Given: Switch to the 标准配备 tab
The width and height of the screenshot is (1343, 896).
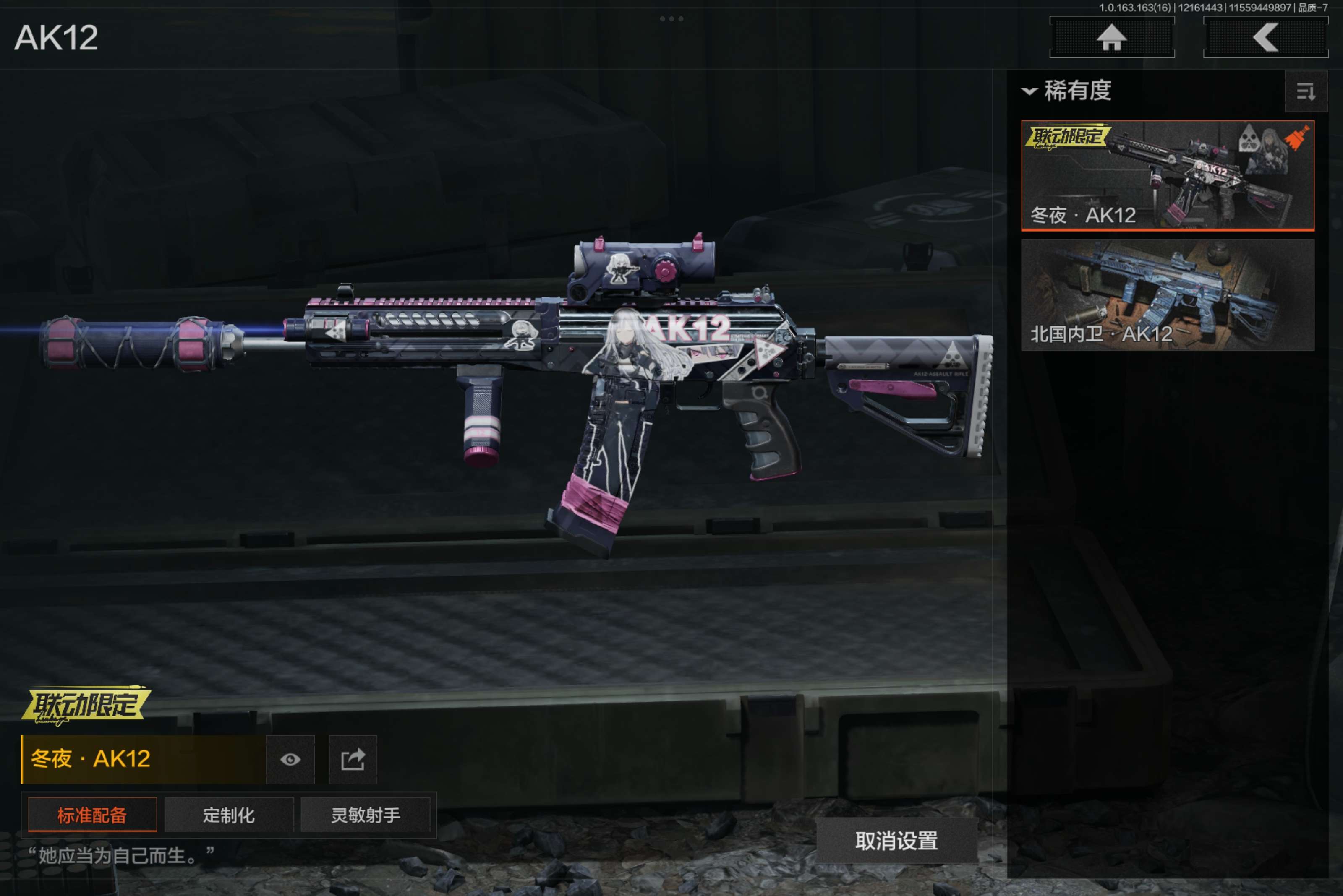Looking at the screenshot, I should (x=92, y=815).
